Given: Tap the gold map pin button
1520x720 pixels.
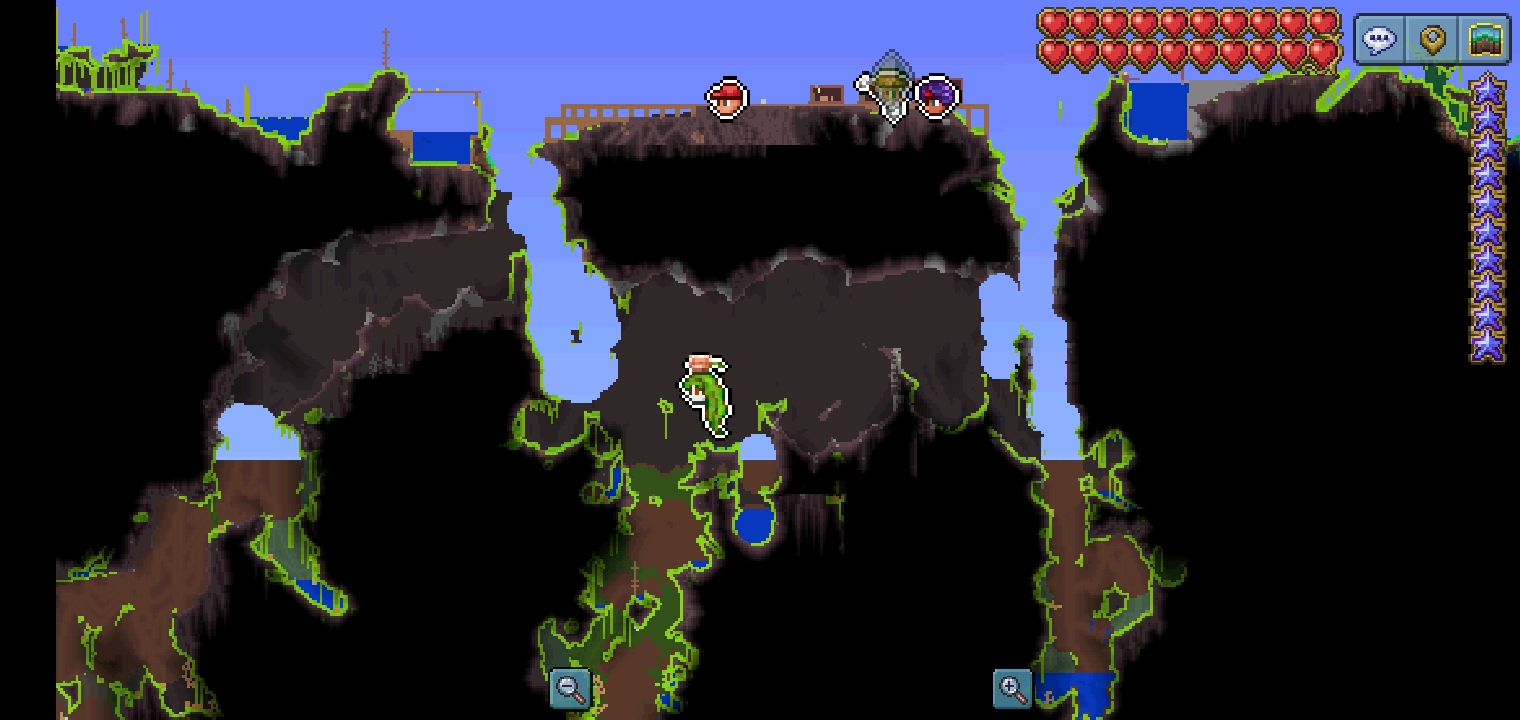Looking at the screenshot, I should (1433, 41).
